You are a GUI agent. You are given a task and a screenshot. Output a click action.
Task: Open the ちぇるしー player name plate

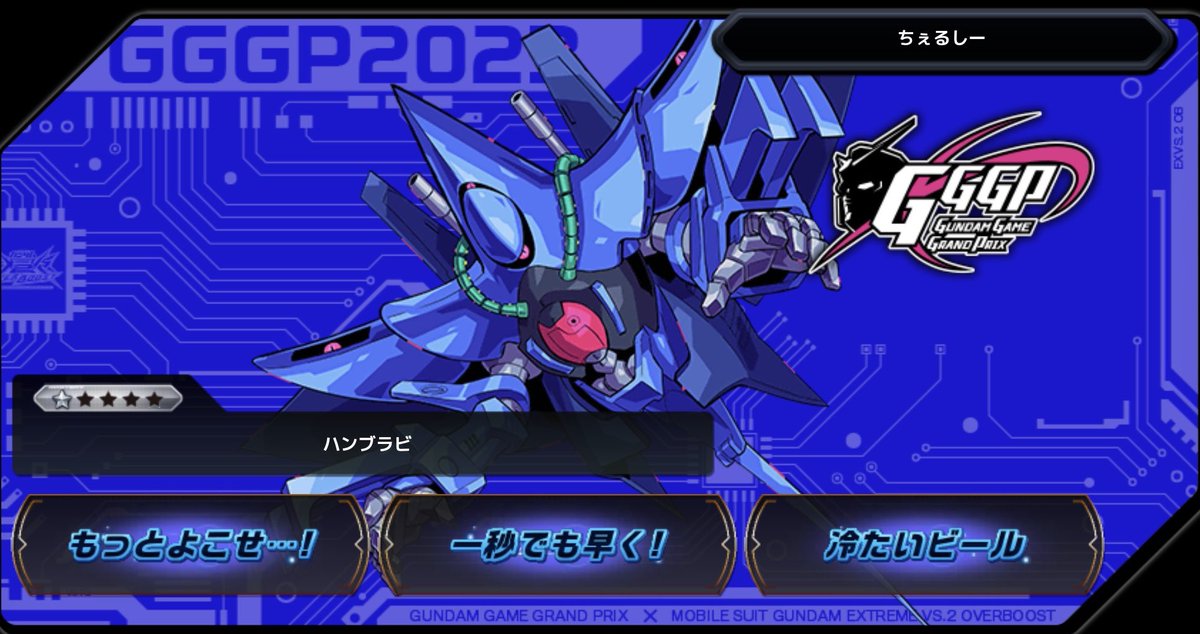click(941, 39)
